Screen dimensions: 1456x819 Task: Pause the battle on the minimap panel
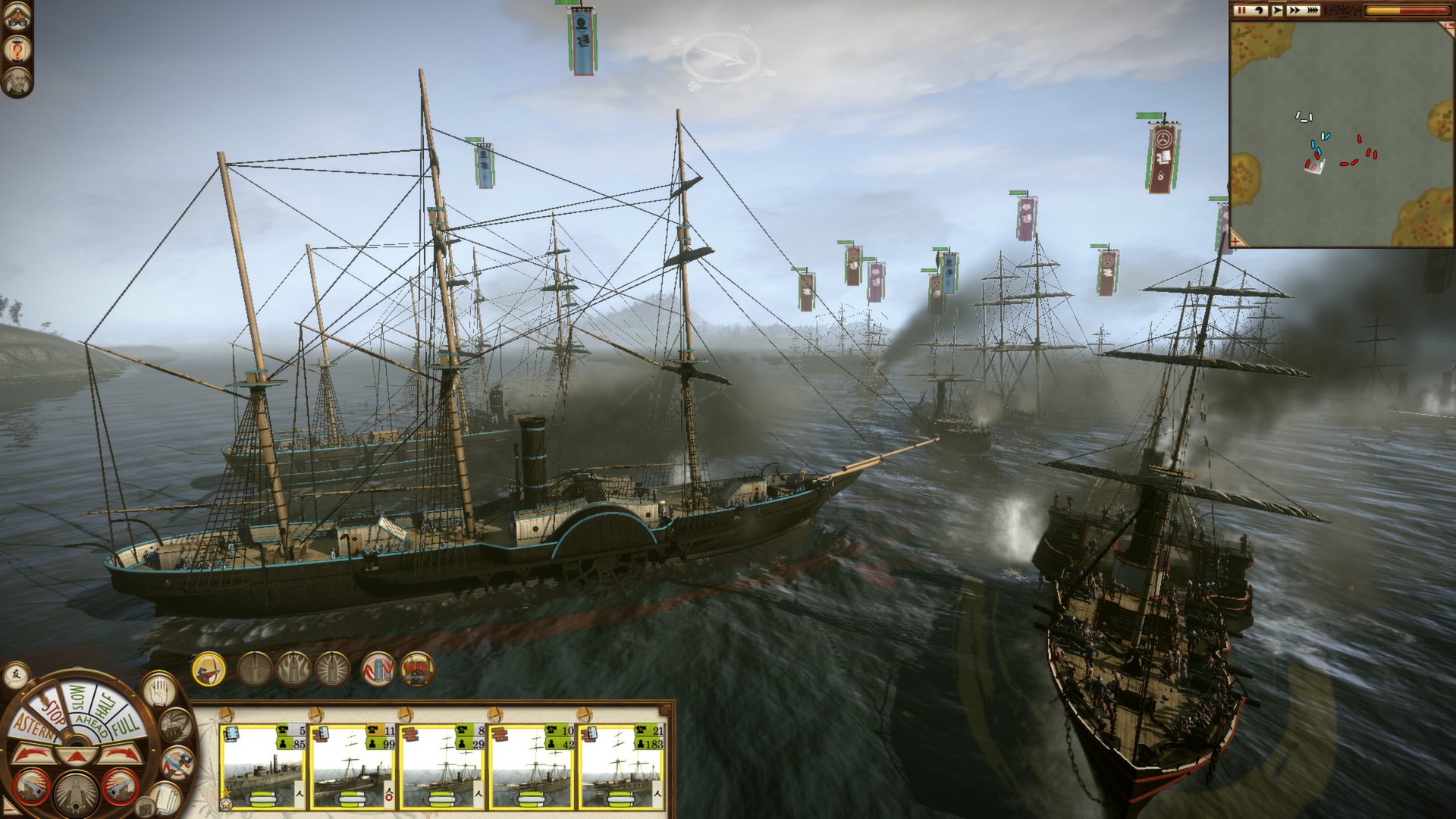(1241, 11)
